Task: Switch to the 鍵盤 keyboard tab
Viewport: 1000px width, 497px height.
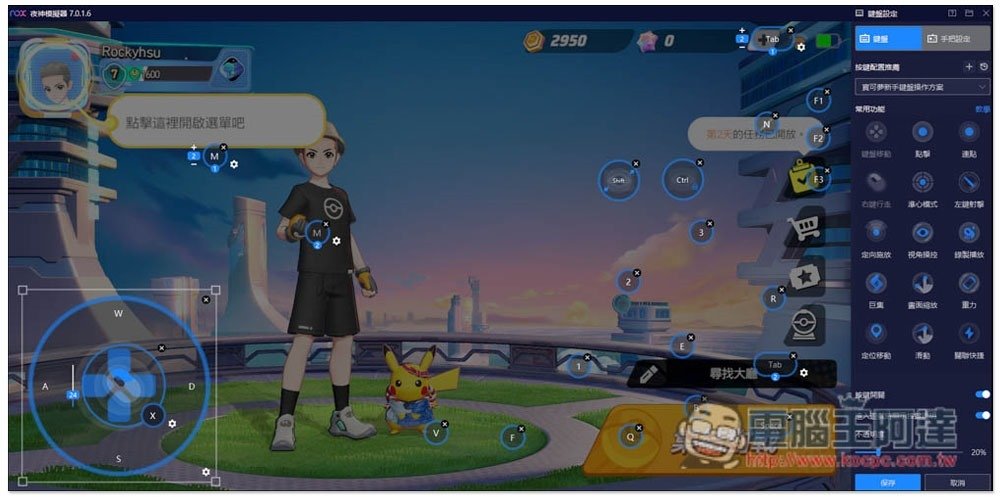Action: click(x=888, y=39)
